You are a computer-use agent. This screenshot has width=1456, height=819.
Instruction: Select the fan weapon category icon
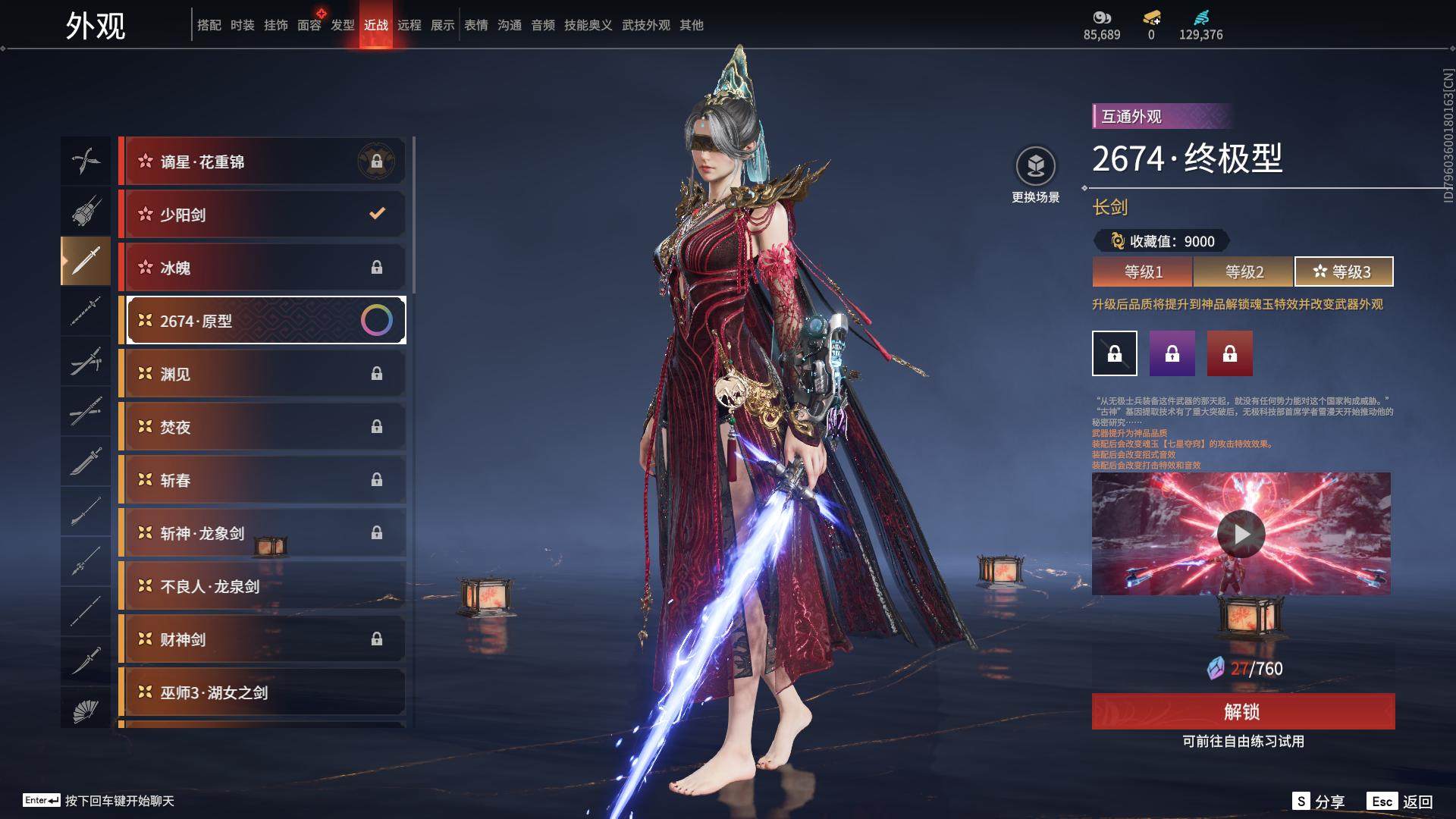[86, 711]
